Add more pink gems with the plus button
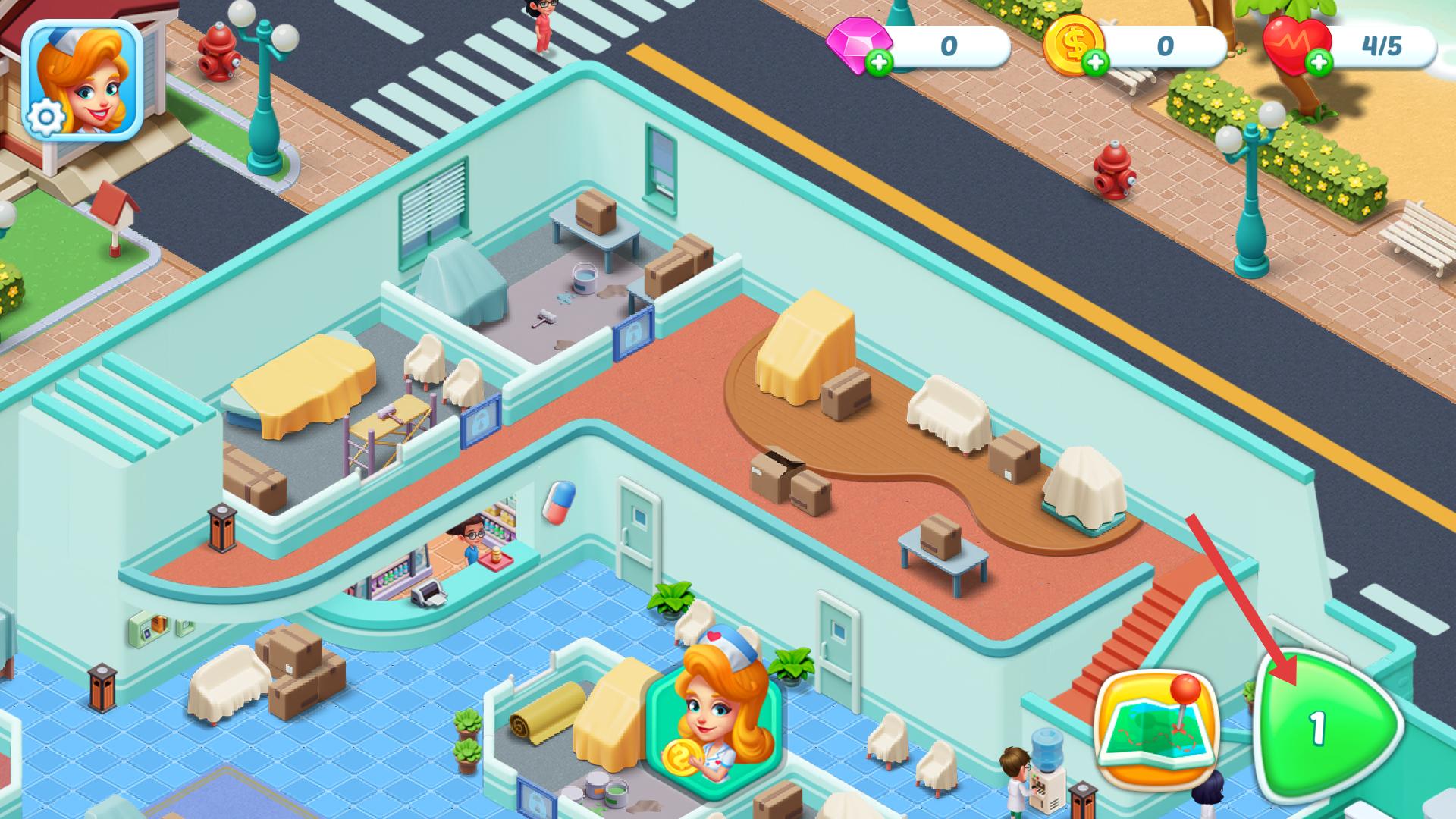This screenshot has height=819, width=1456. click(x=880, y=64)
